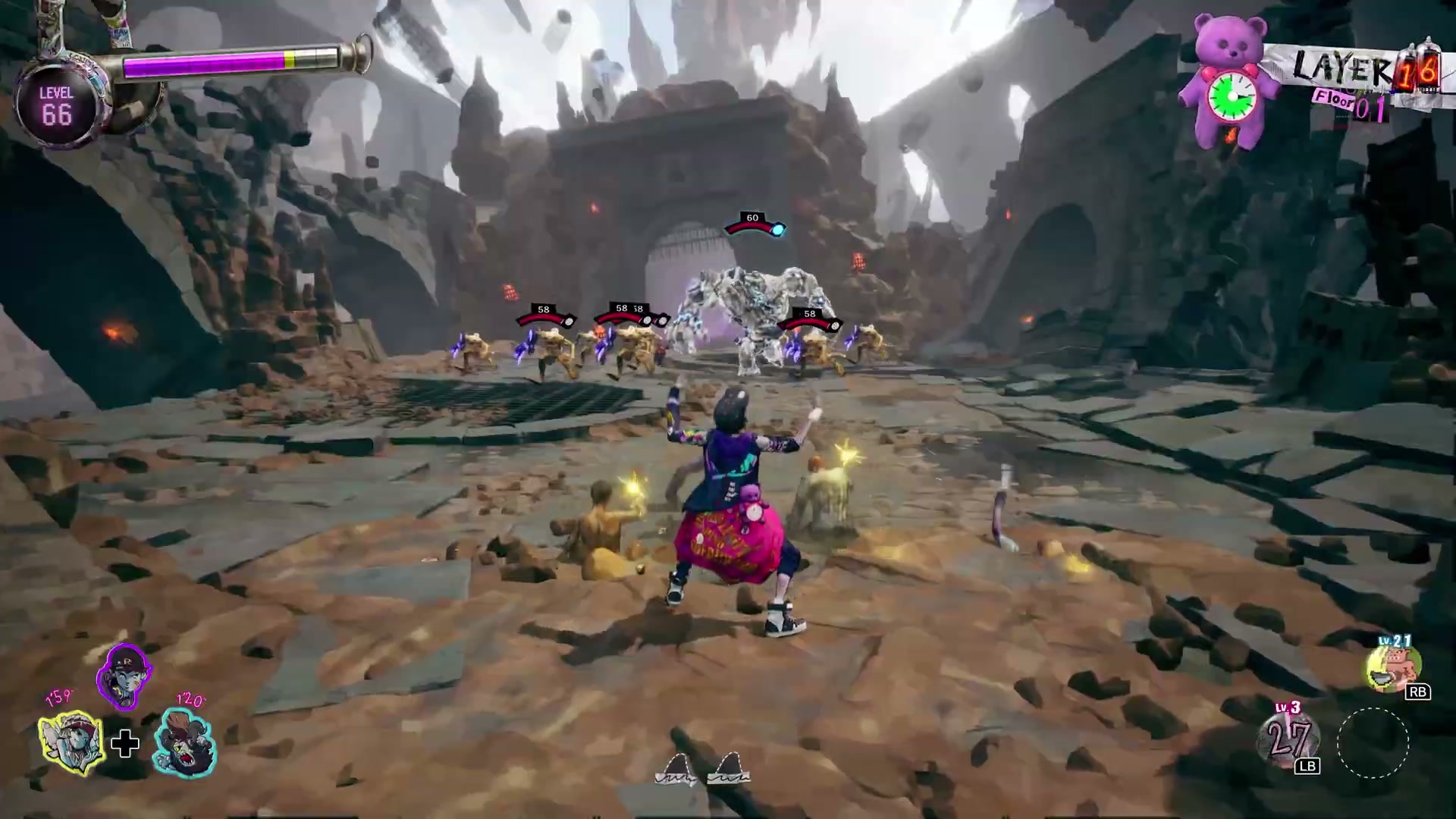Select the purple-outlined capped girl portrait
Viewport: 1456px width, 819px height.
pyautogui.click(x=124, y=675)
